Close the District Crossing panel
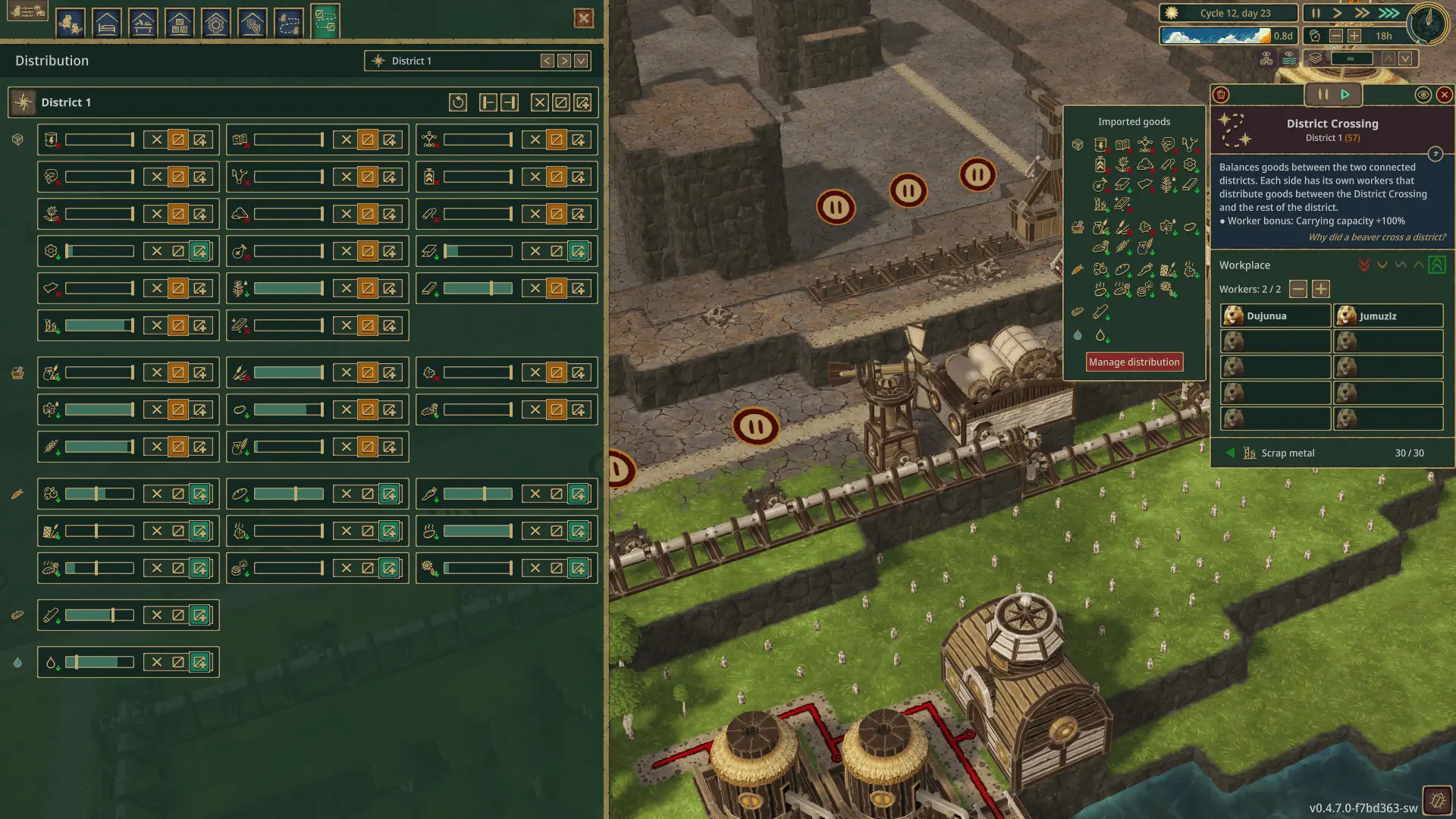 1444,95
